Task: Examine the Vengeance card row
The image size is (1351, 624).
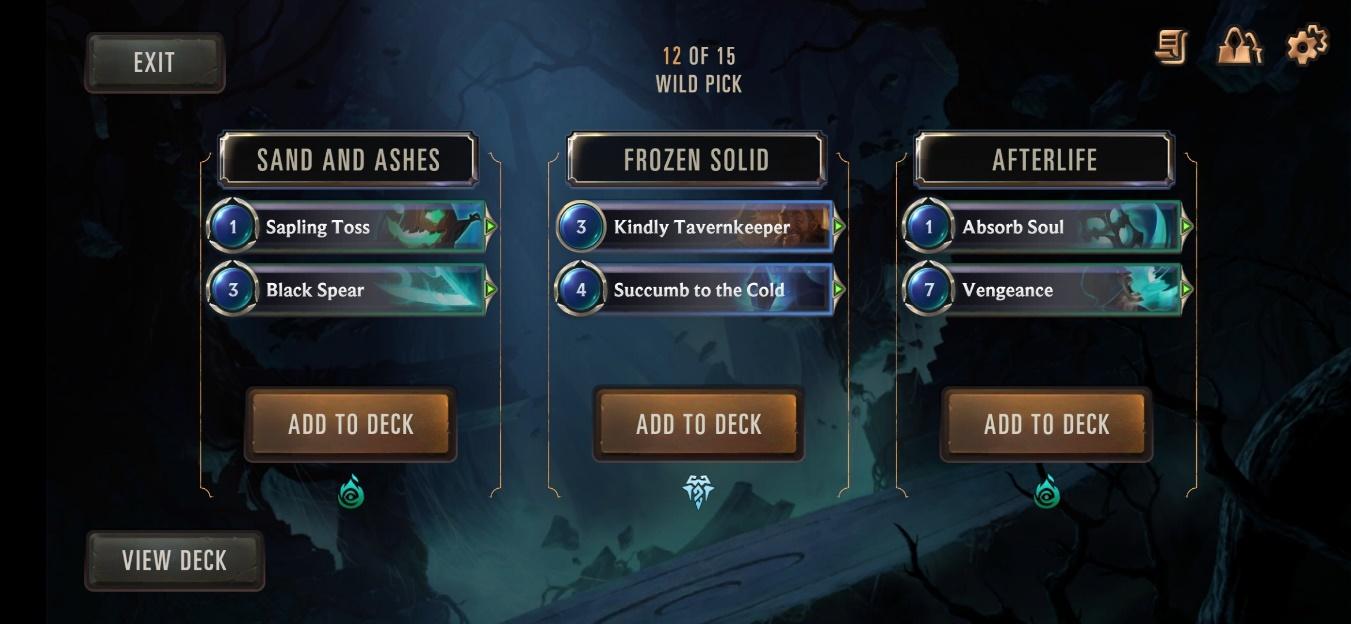Action: [x=1046, y=290]
